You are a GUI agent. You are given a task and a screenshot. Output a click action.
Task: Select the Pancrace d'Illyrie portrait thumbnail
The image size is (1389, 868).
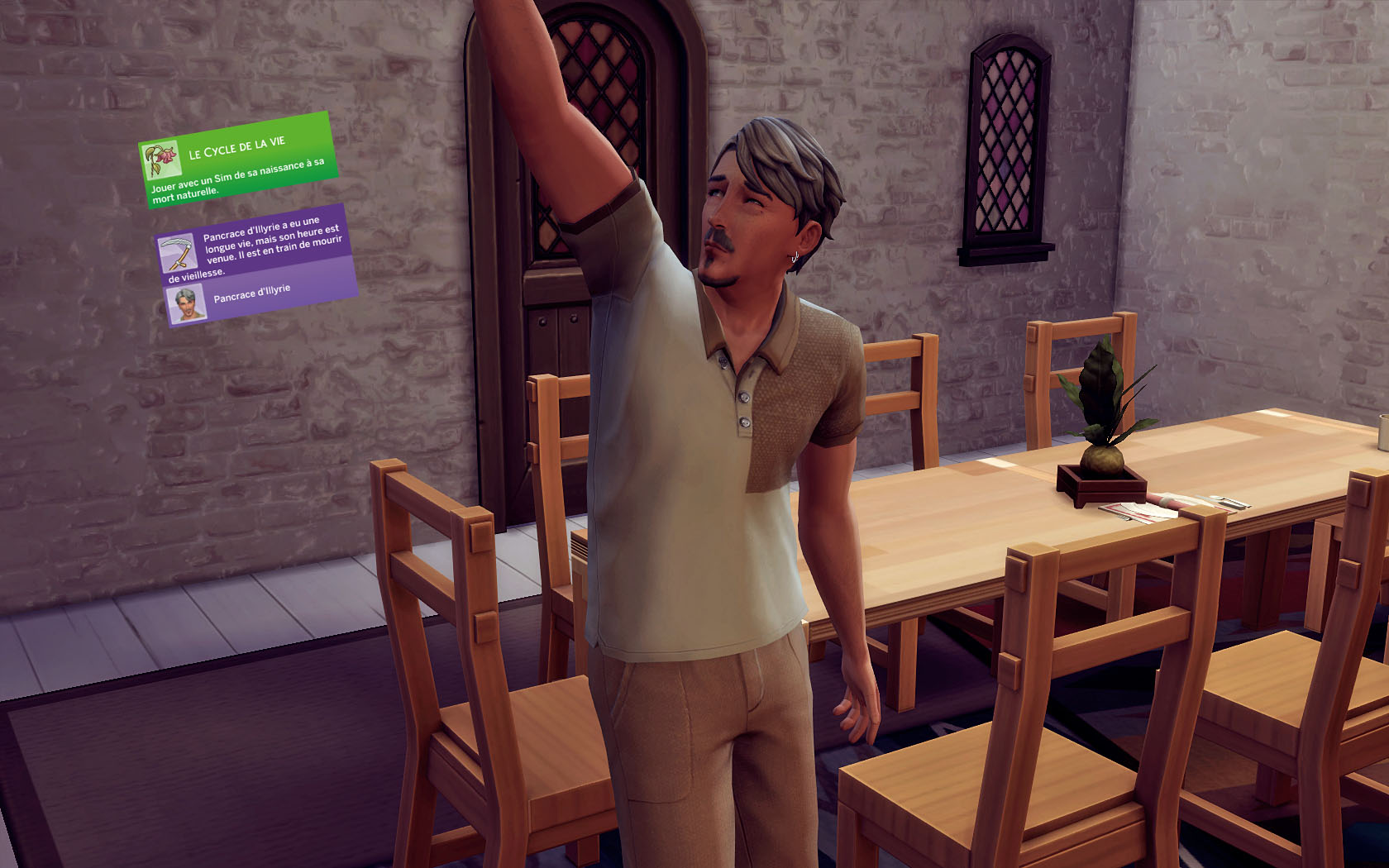[184, 305]
